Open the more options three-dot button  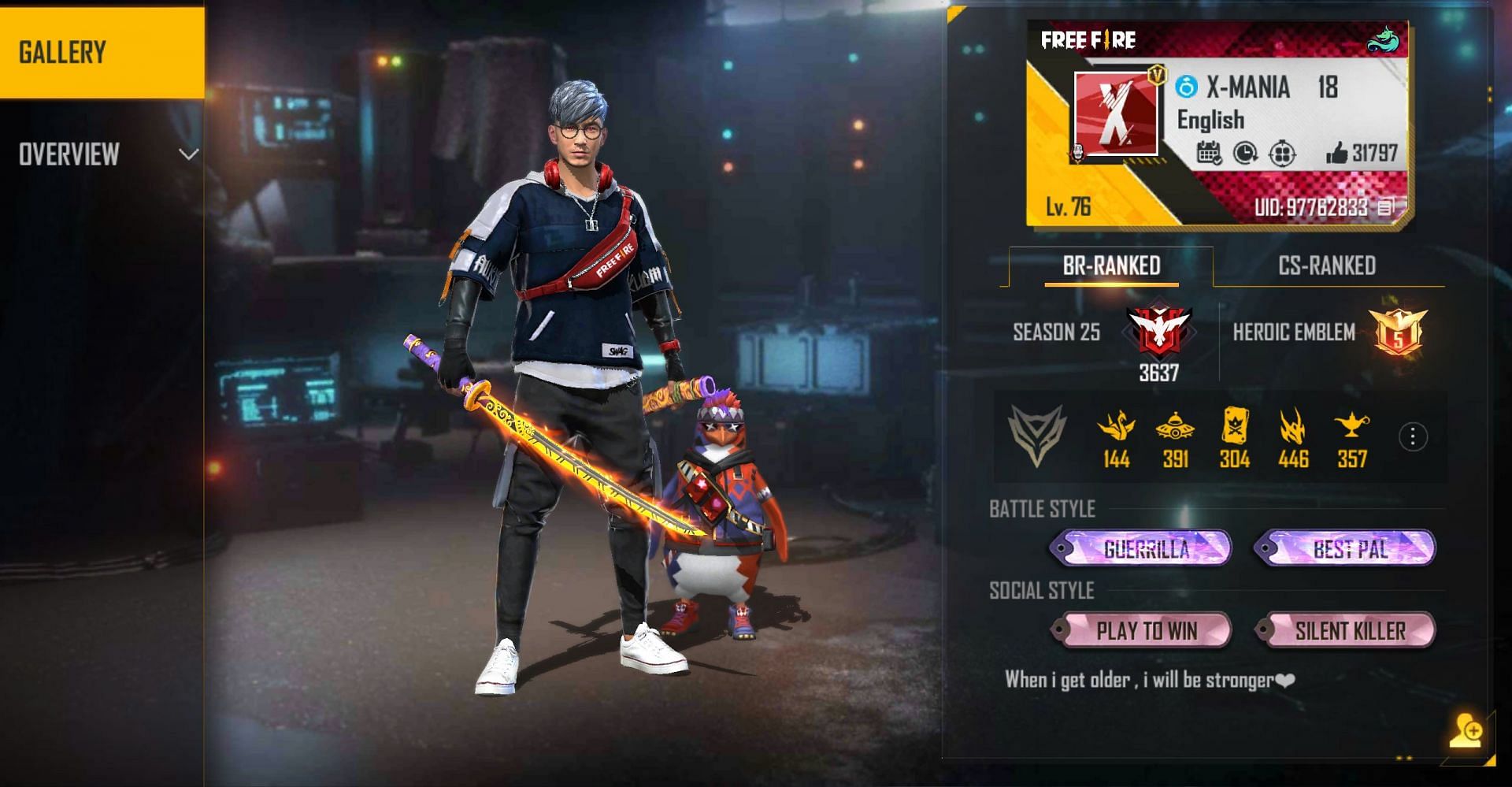point(1413,436)
